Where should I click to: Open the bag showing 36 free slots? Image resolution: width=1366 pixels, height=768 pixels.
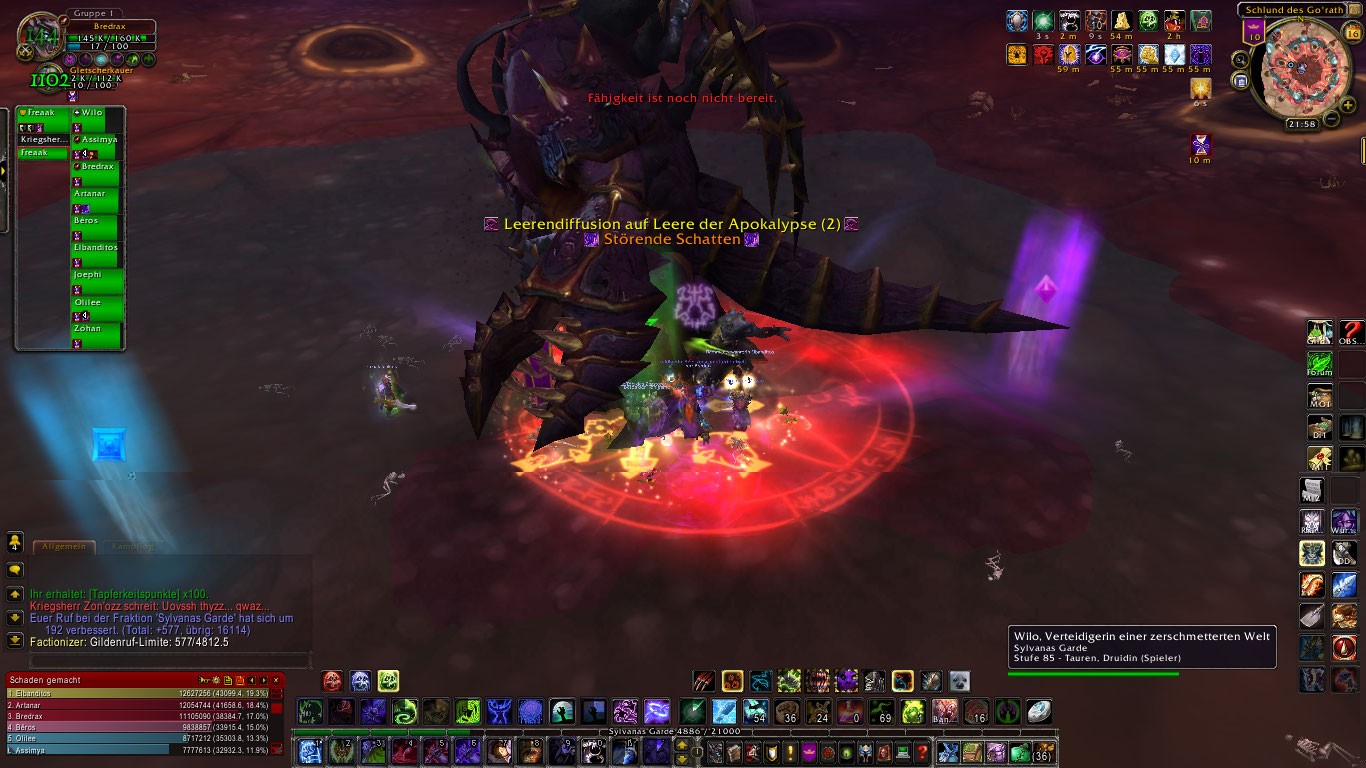[x=1044, y=752]
